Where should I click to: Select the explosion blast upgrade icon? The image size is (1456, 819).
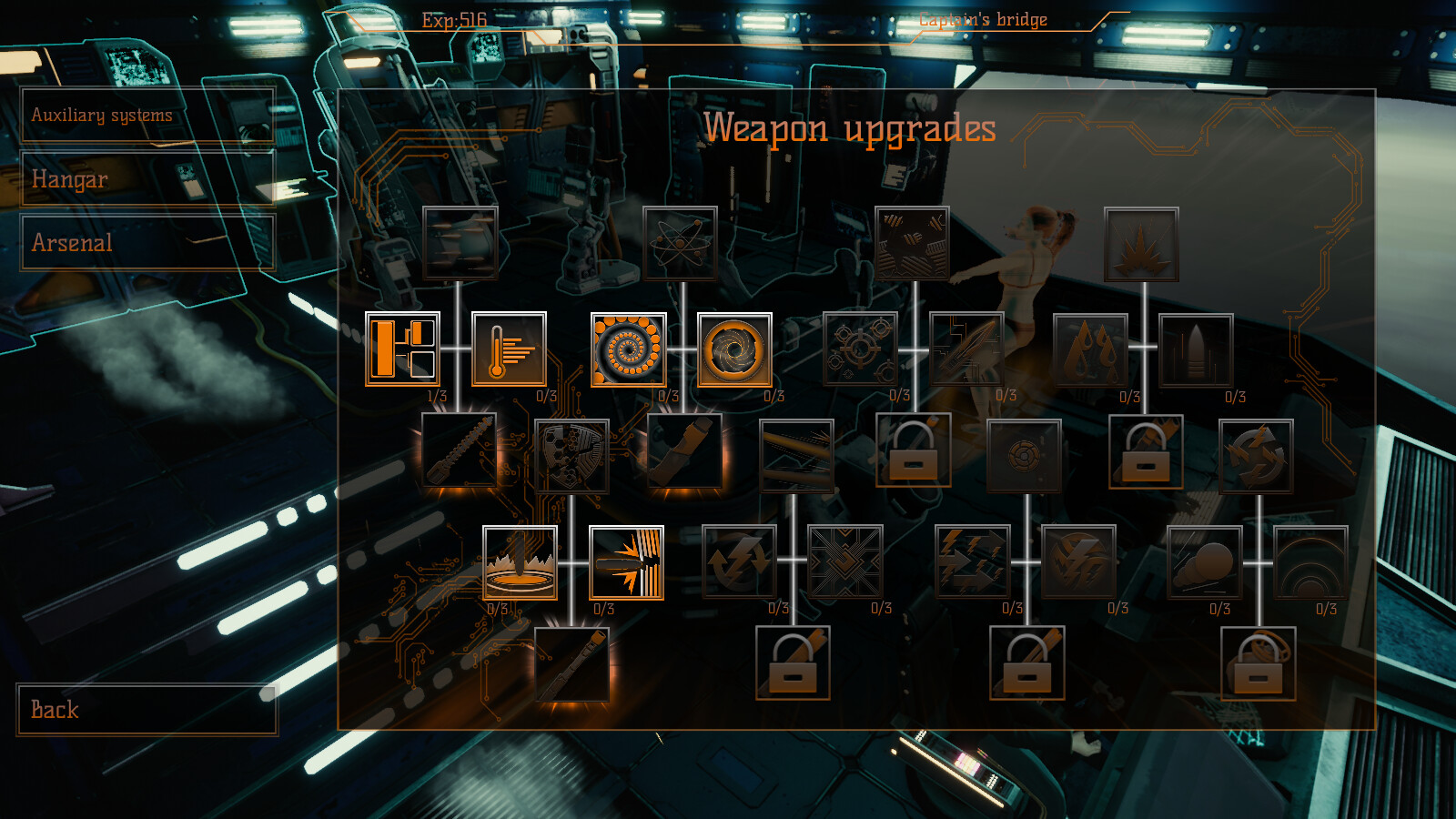tap(1141, 244)
